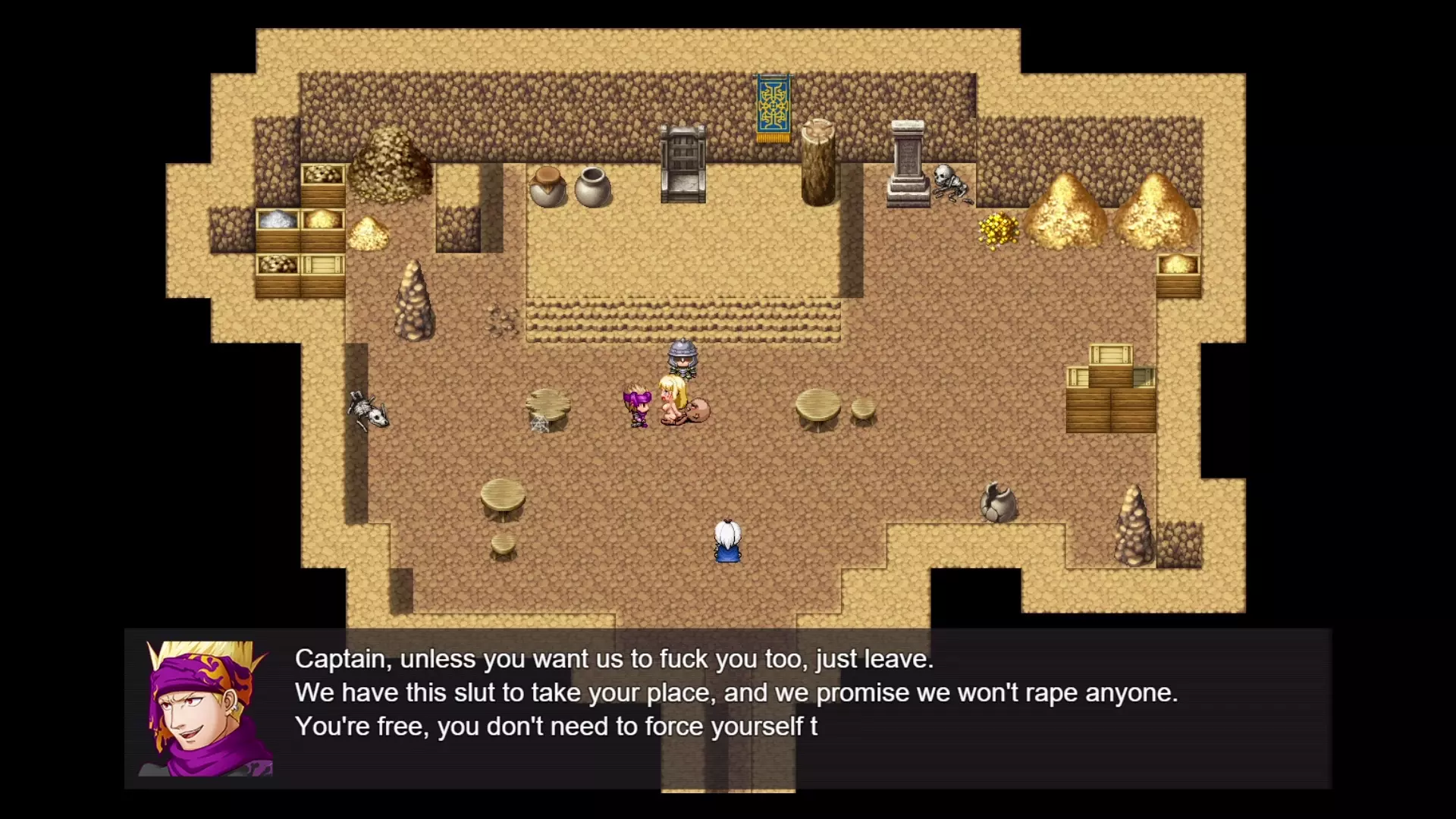Advance the dialogue message box text

pyautogui.click(x=728, y=708)
